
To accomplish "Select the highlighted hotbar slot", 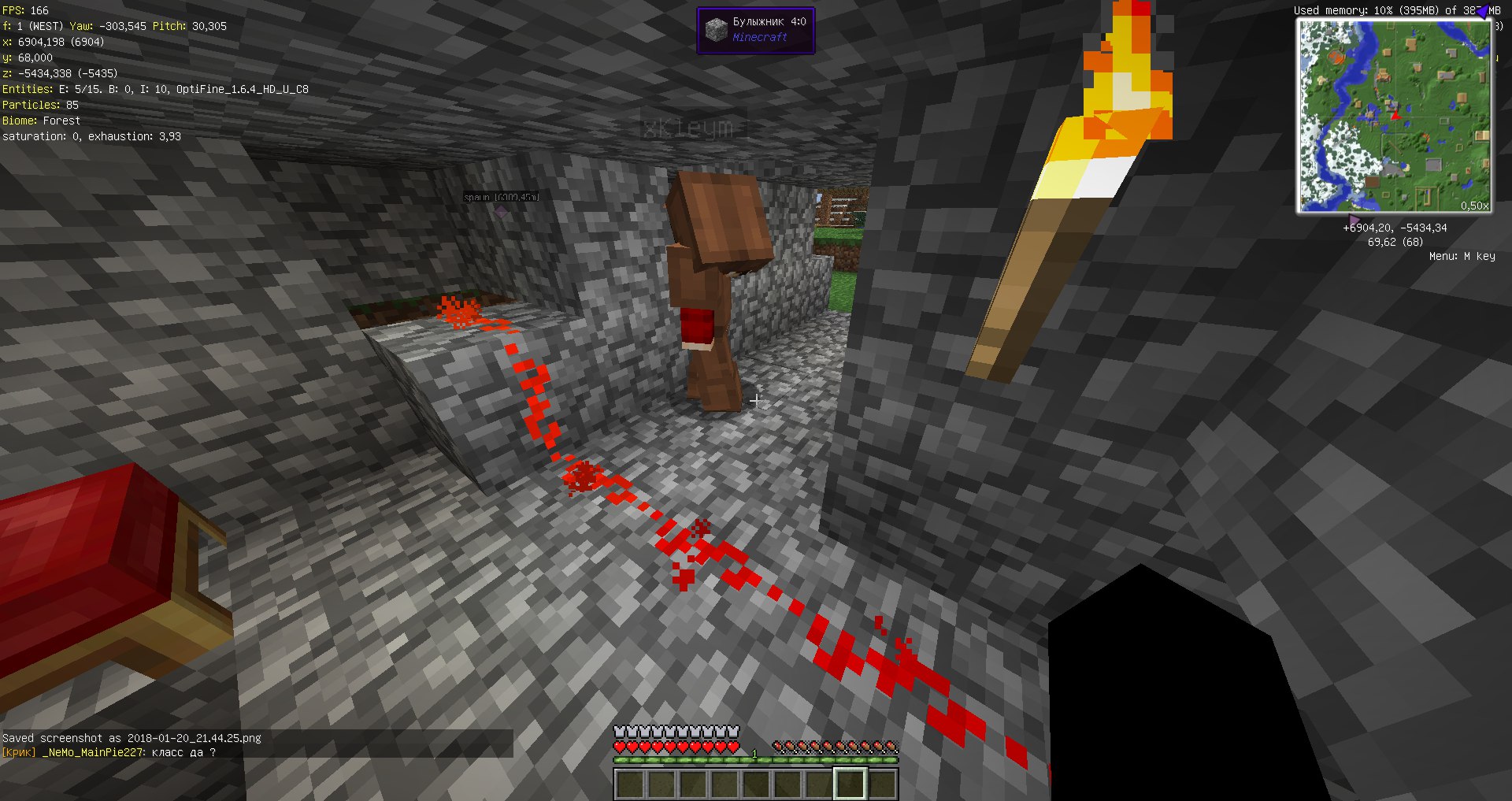I will coord(850,784).
